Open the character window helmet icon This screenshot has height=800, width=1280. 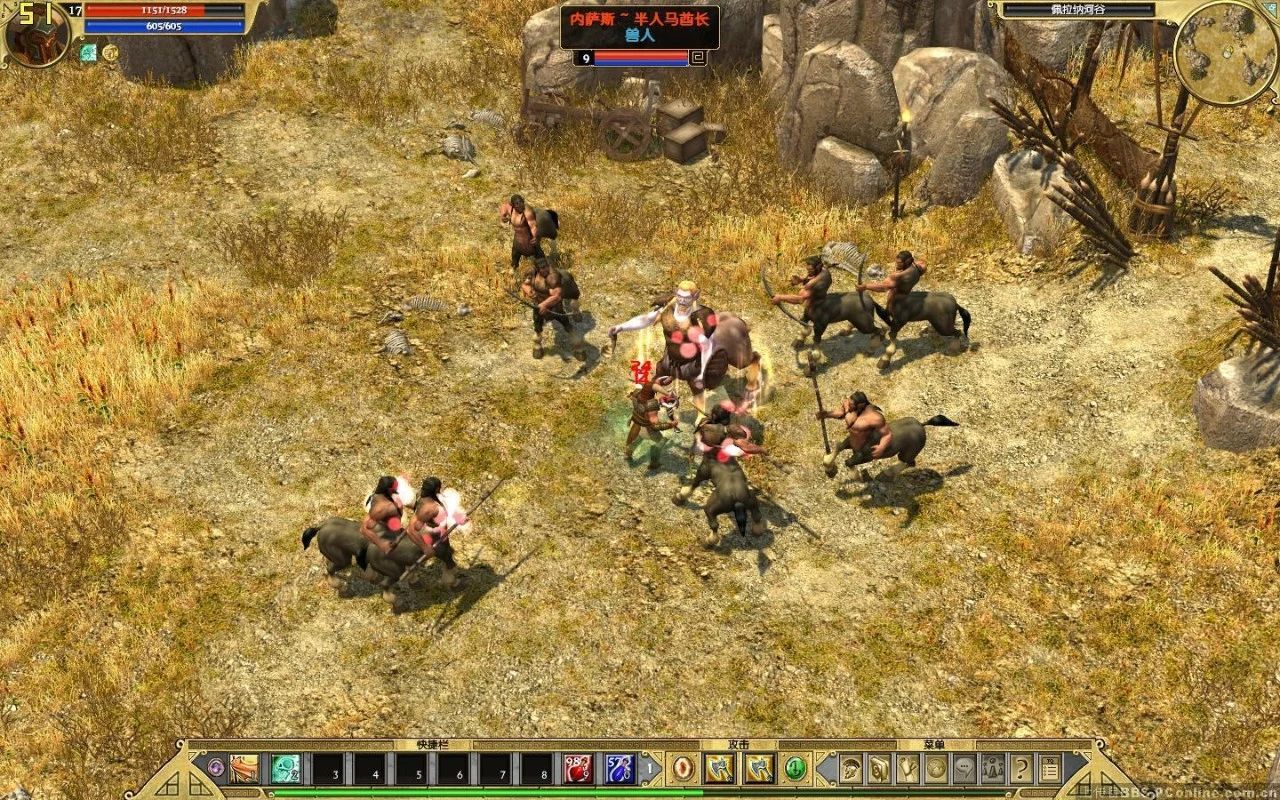click(x=850, y=769)
